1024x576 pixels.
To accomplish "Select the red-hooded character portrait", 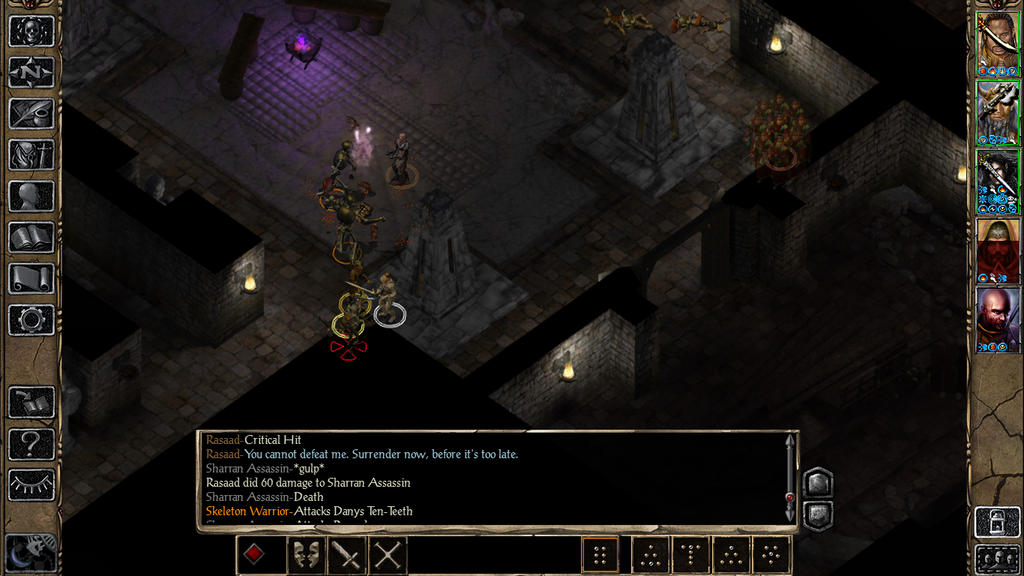I will coord(997,251).
